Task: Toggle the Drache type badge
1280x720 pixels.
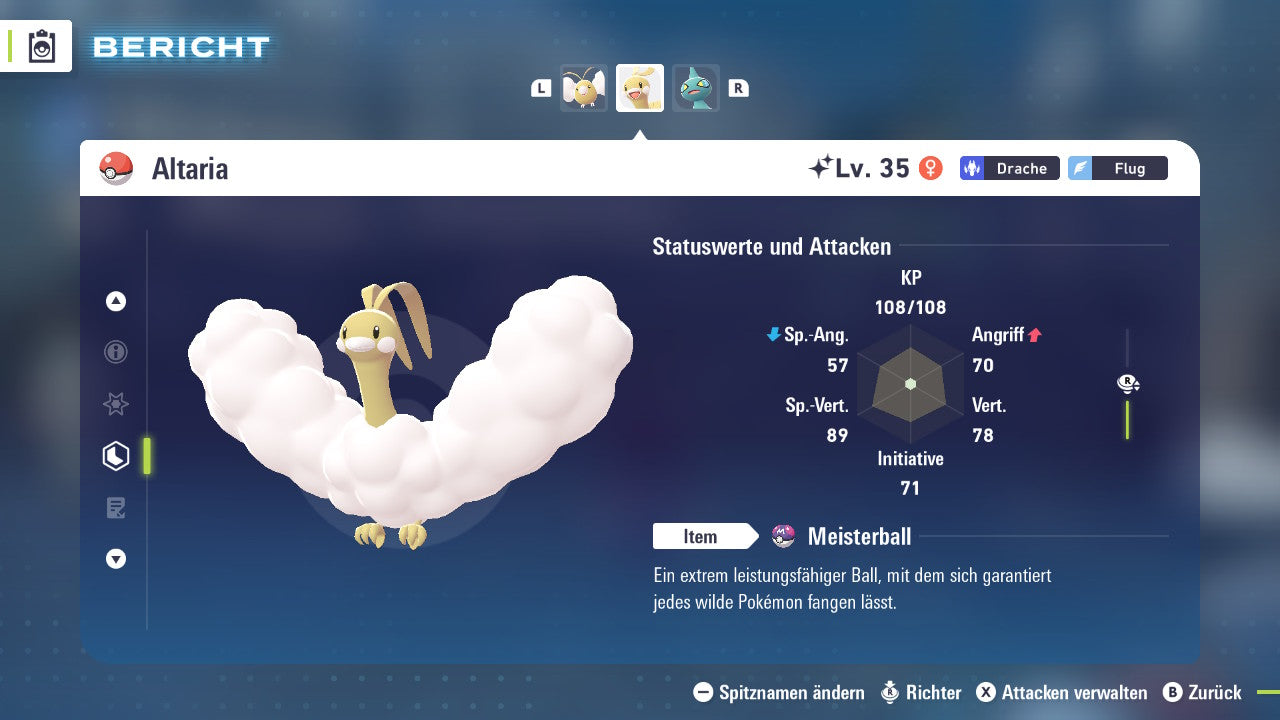Action: tap(1009, 168)
